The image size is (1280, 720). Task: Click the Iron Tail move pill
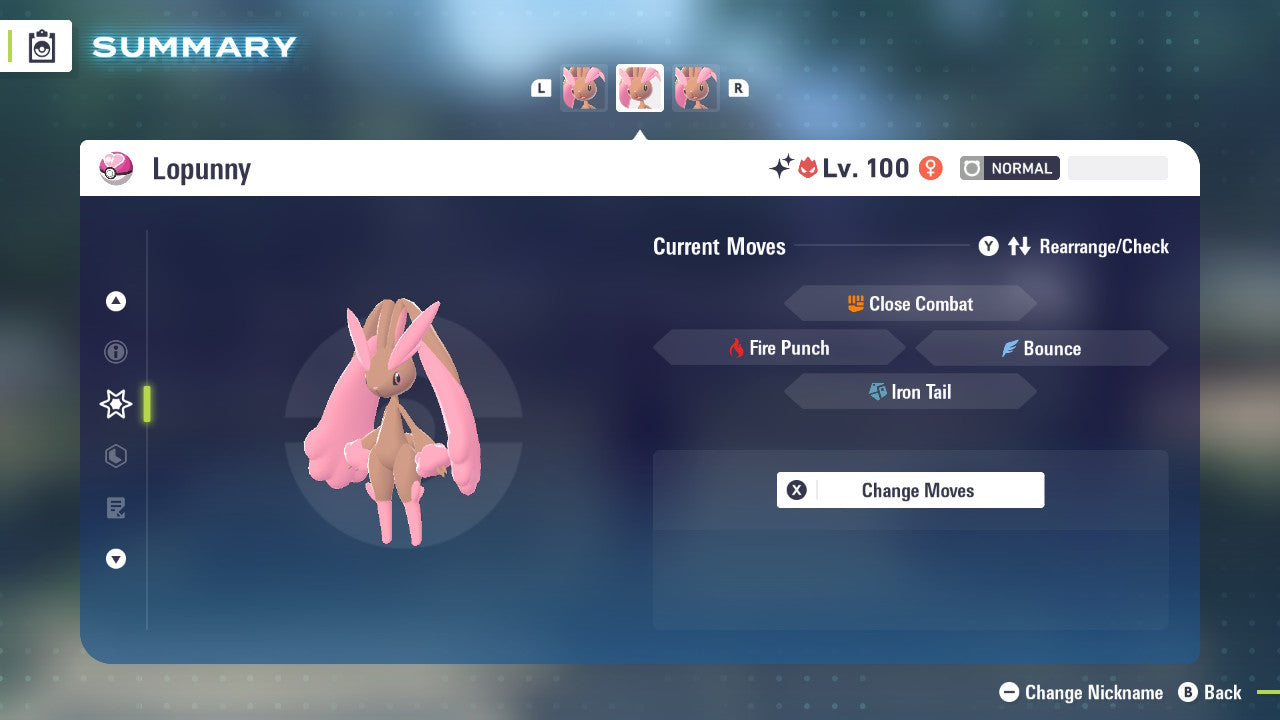910,391
